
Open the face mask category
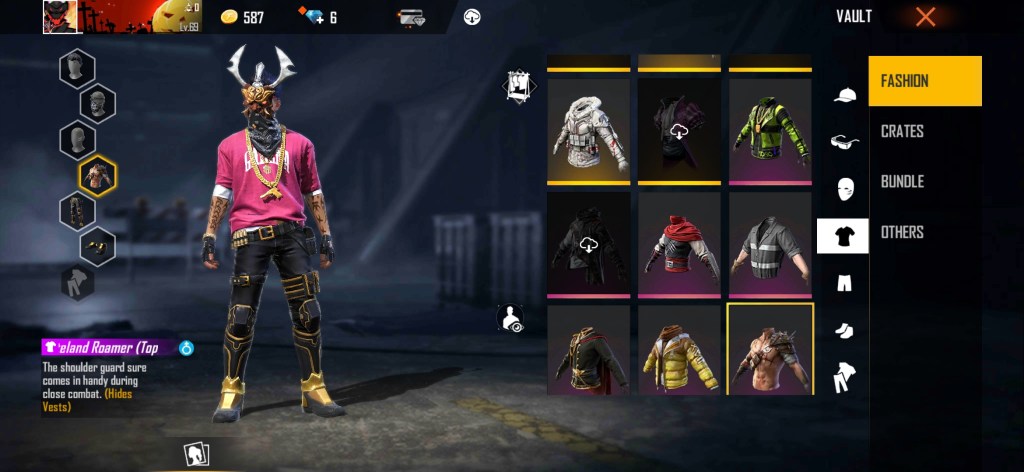click(x=844, y=189)
